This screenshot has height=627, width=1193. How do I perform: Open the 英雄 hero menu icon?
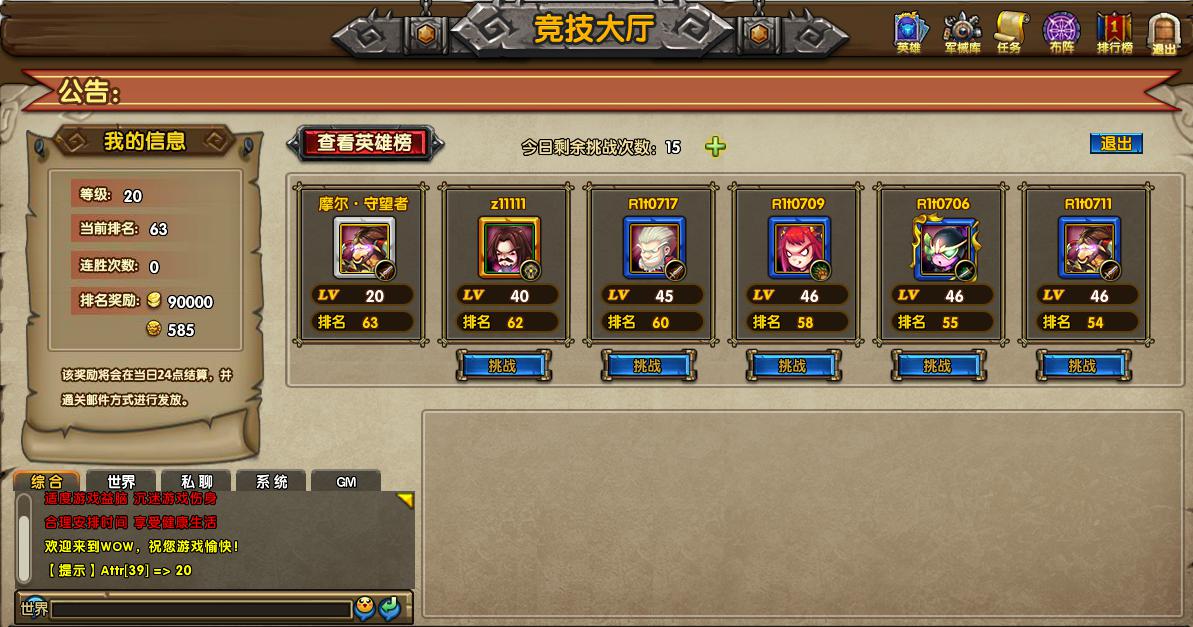click(x=908, y=32)
